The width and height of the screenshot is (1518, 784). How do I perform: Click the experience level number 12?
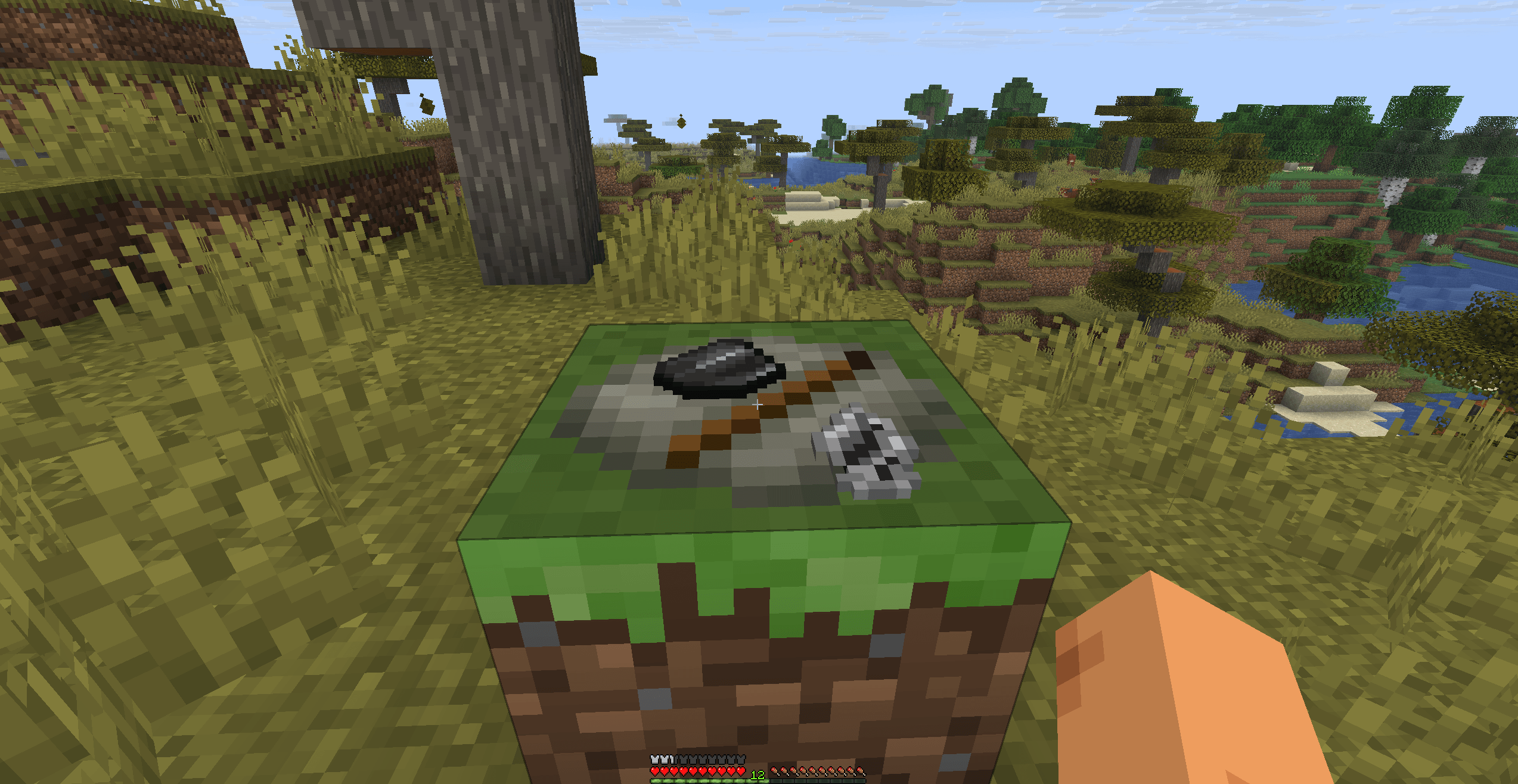pos(758,775)
